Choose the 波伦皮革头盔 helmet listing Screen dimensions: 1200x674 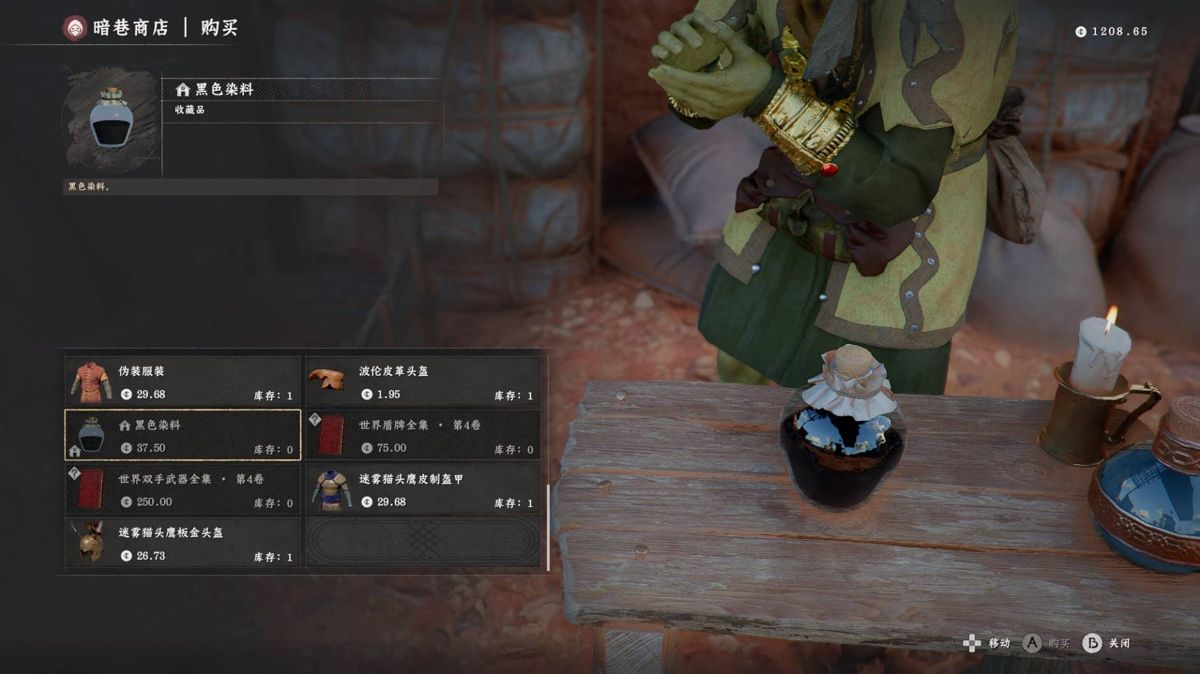[x=422, y=381]
